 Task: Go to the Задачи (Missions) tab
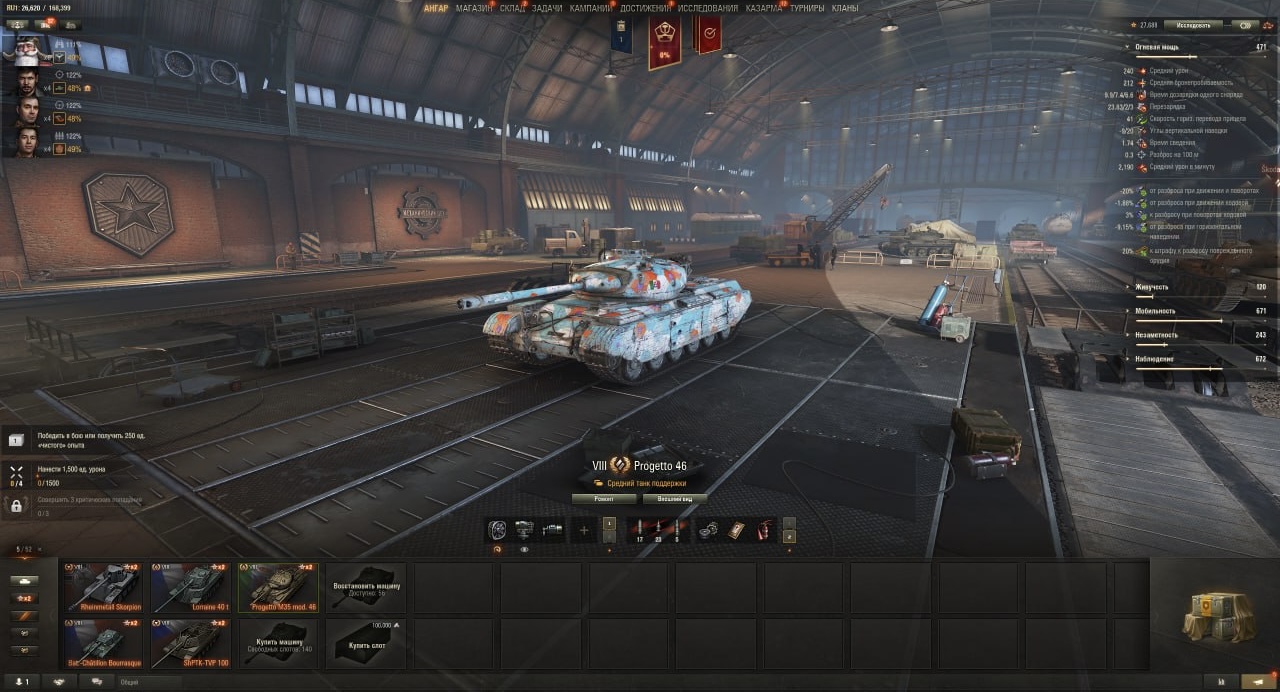(547, 8)
